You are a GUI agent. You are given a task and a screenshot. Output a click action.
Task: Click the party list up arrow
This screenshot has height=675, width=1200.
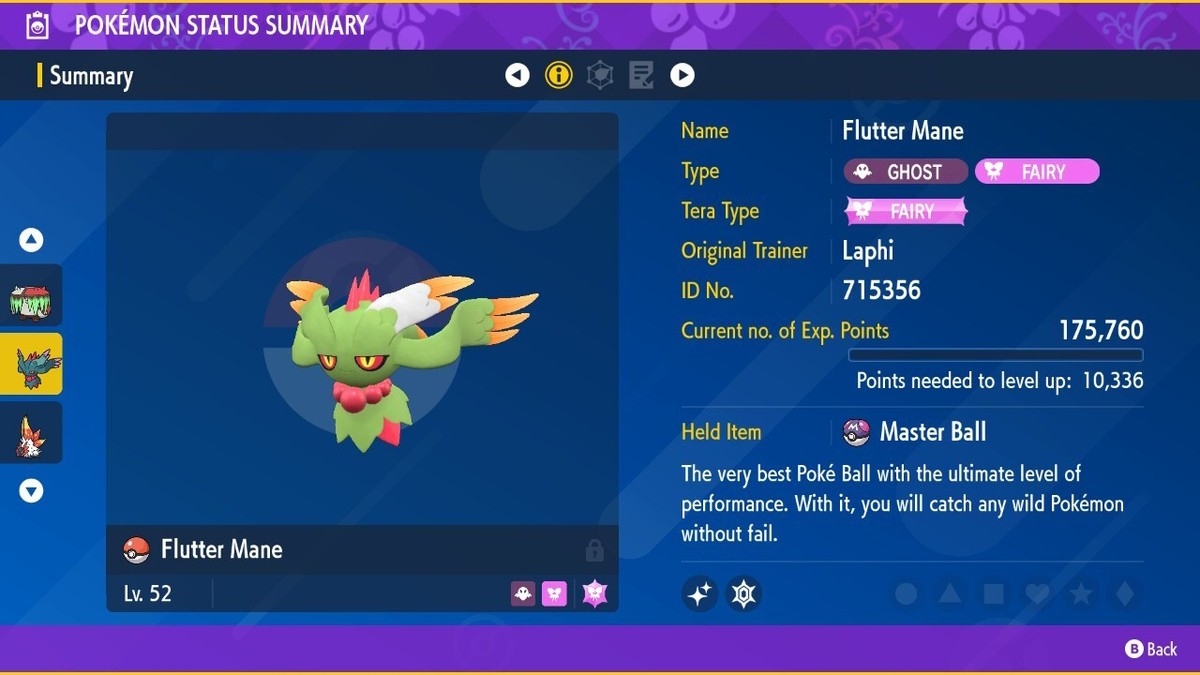click(31, 240)
